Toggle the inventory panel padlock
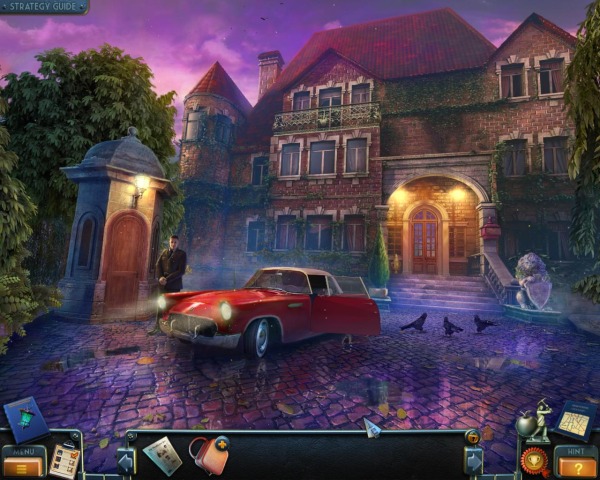Screen dimensions: 600x480 tap(472, 437)
